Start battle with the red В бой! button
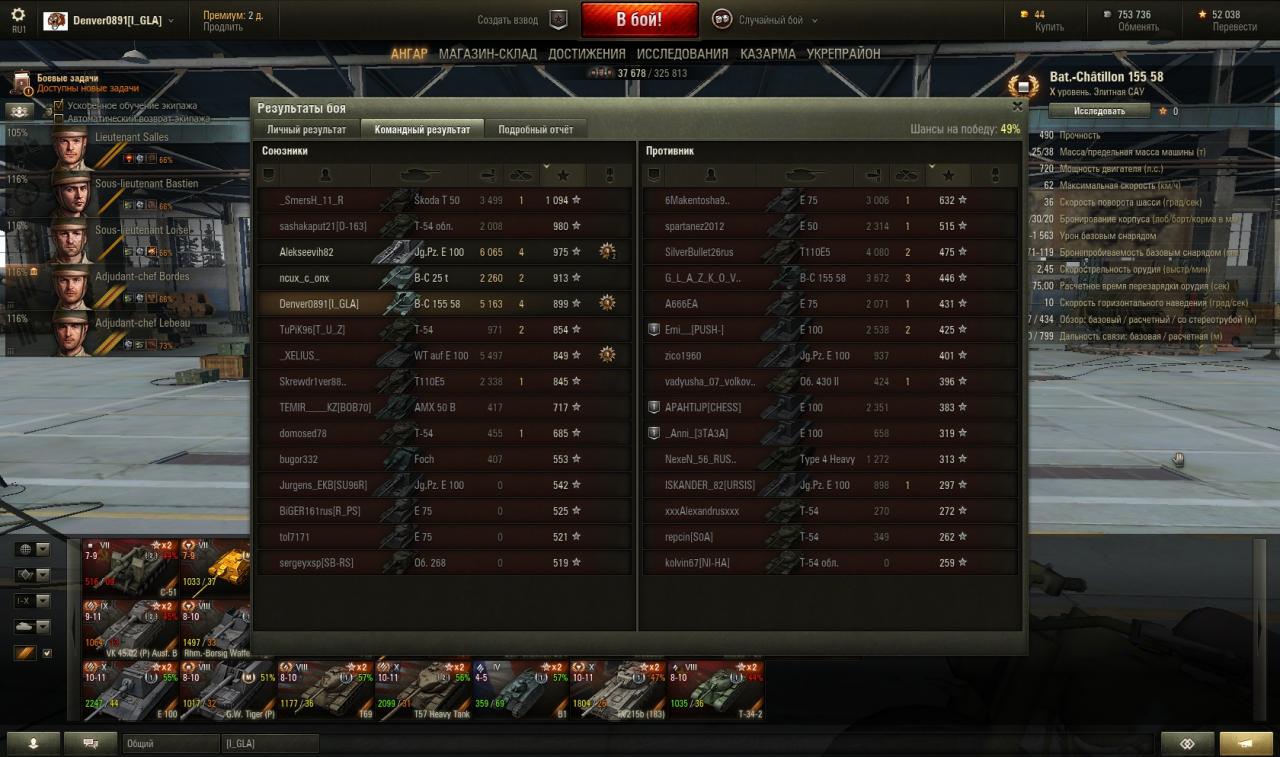1280x757 pixels. click(639, 19)
